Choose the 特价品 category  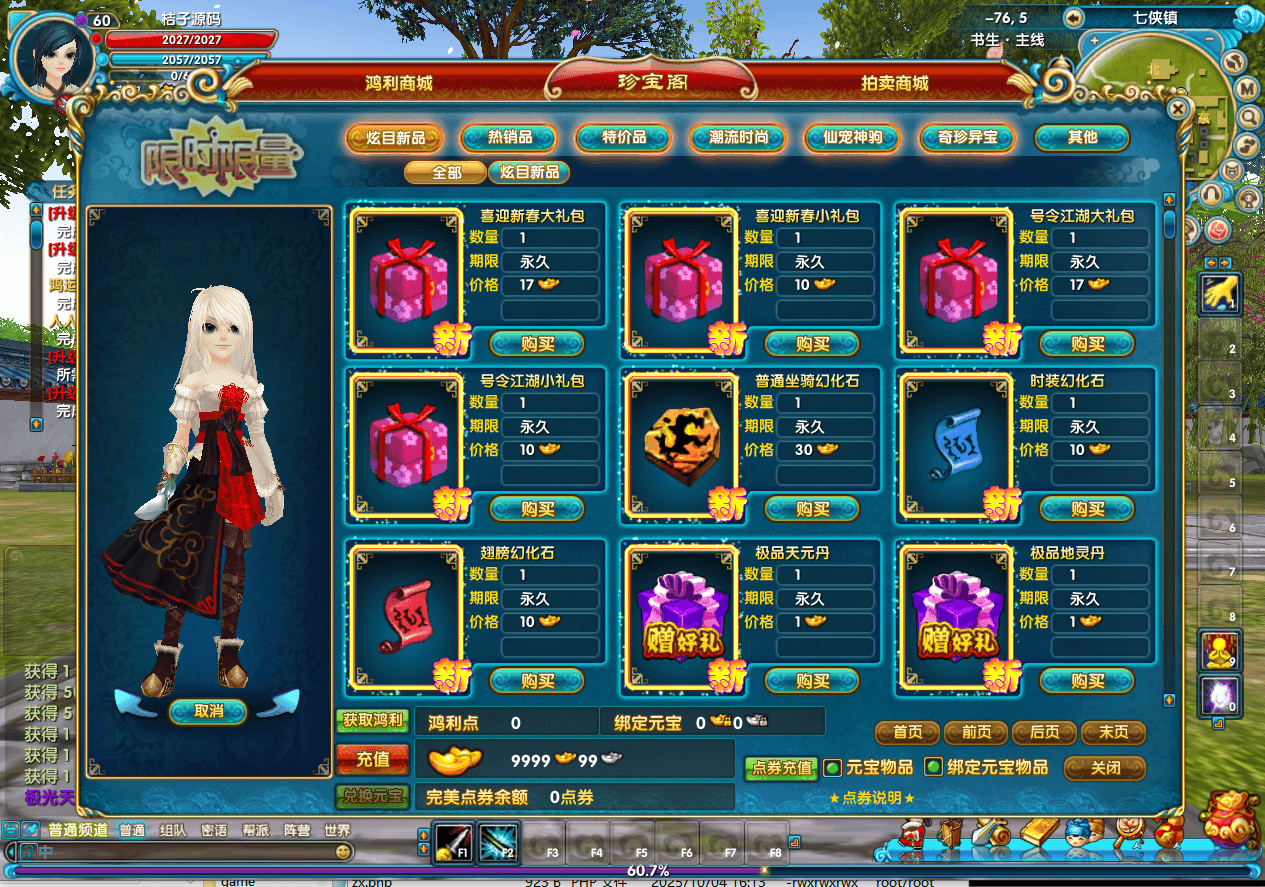tap(624, 138)
